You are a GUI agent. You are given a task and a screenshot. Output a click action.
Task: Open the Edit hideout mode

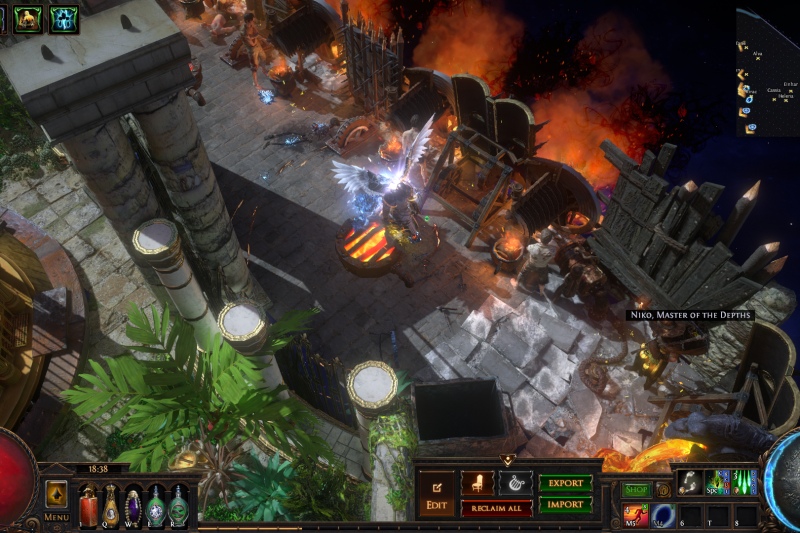[436, 494]
